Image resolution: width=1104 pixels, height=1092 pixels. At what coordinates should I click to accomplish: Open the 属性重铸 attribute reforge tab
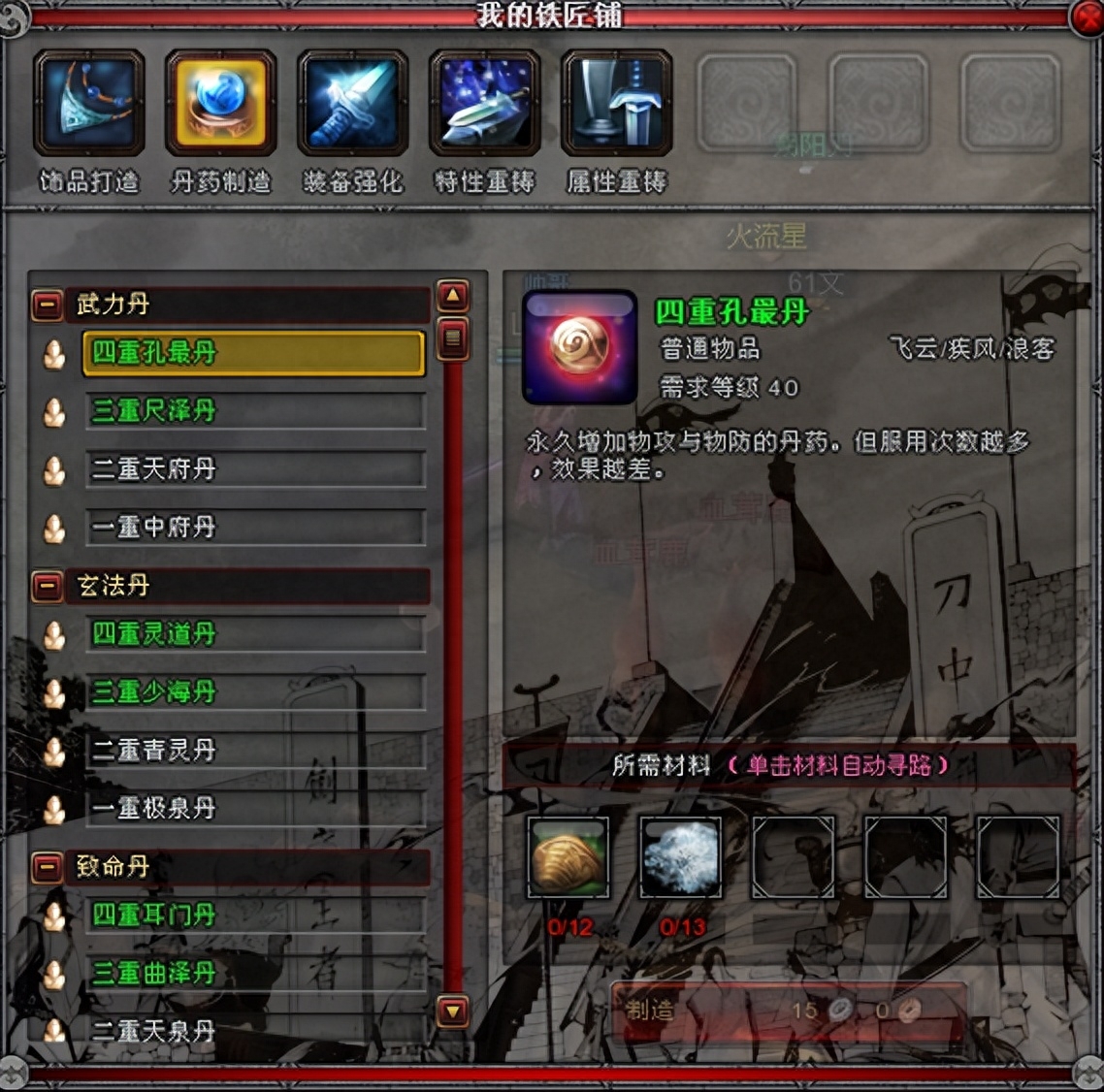(617, 103)
